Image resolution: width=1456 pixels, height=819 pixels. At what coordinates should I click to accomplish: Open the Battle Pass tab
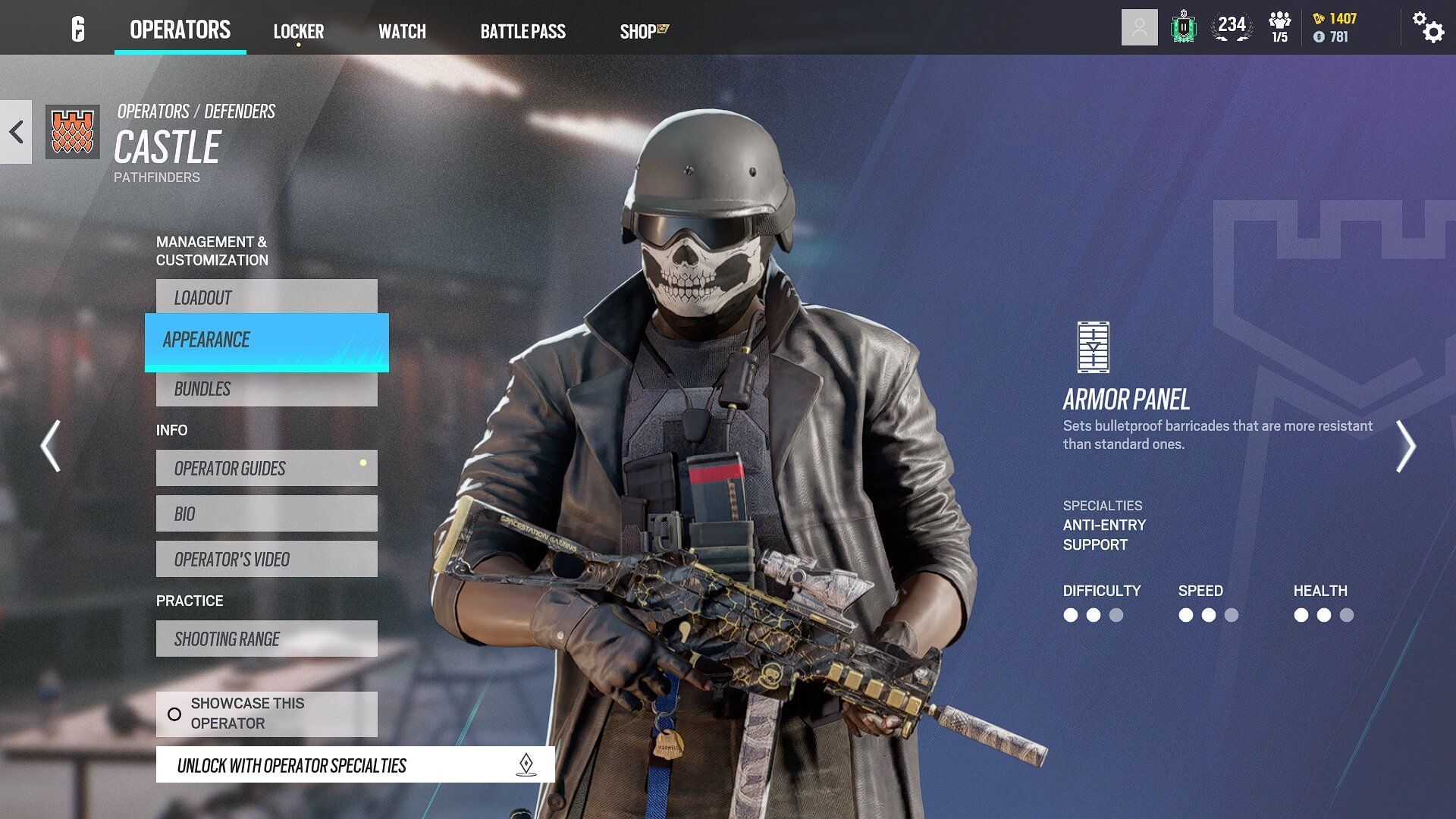tap(522, 31)
